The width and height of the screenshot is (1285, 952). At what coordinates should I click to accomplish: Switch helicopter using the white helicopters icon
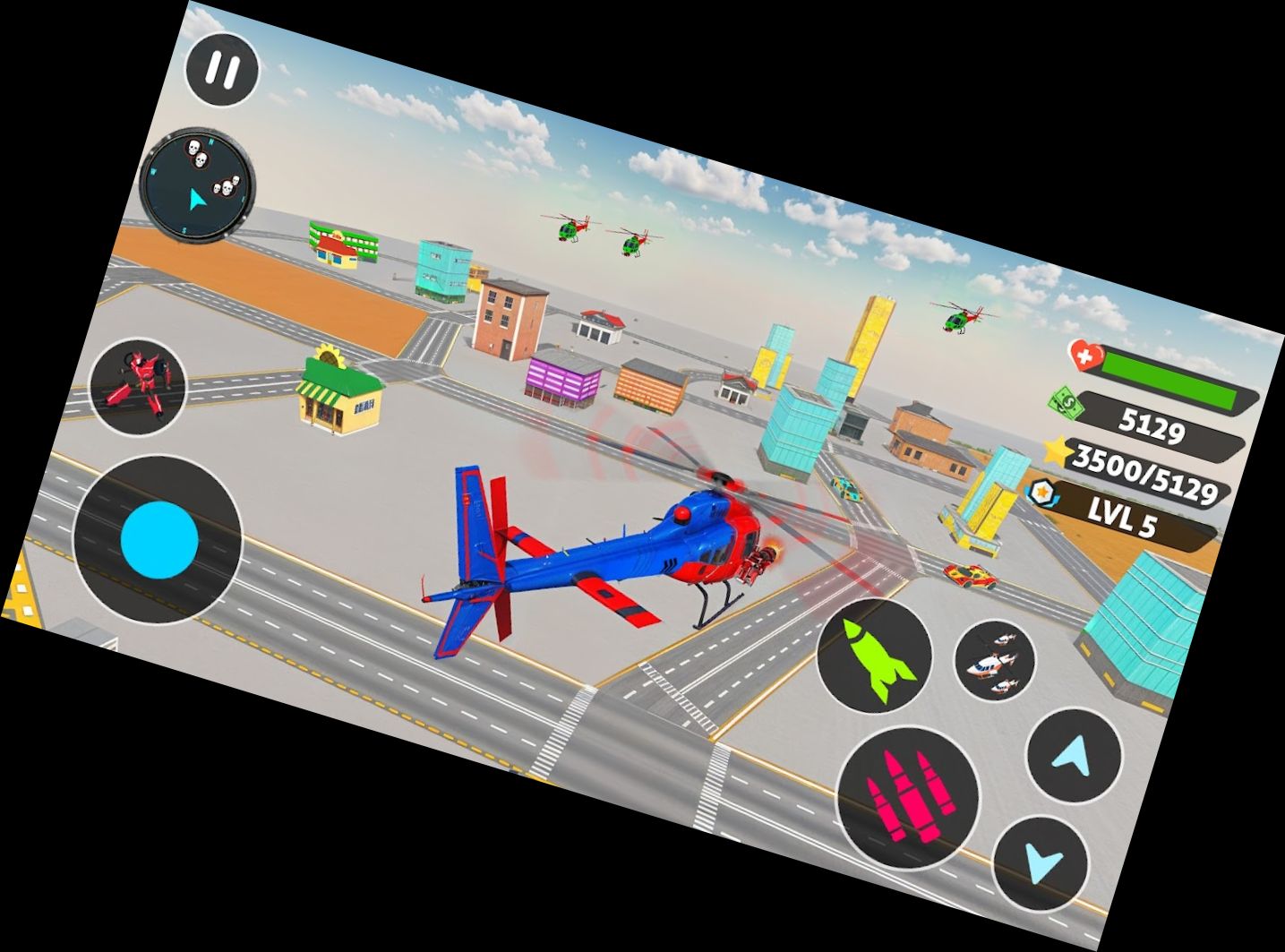tap(994, 661)
